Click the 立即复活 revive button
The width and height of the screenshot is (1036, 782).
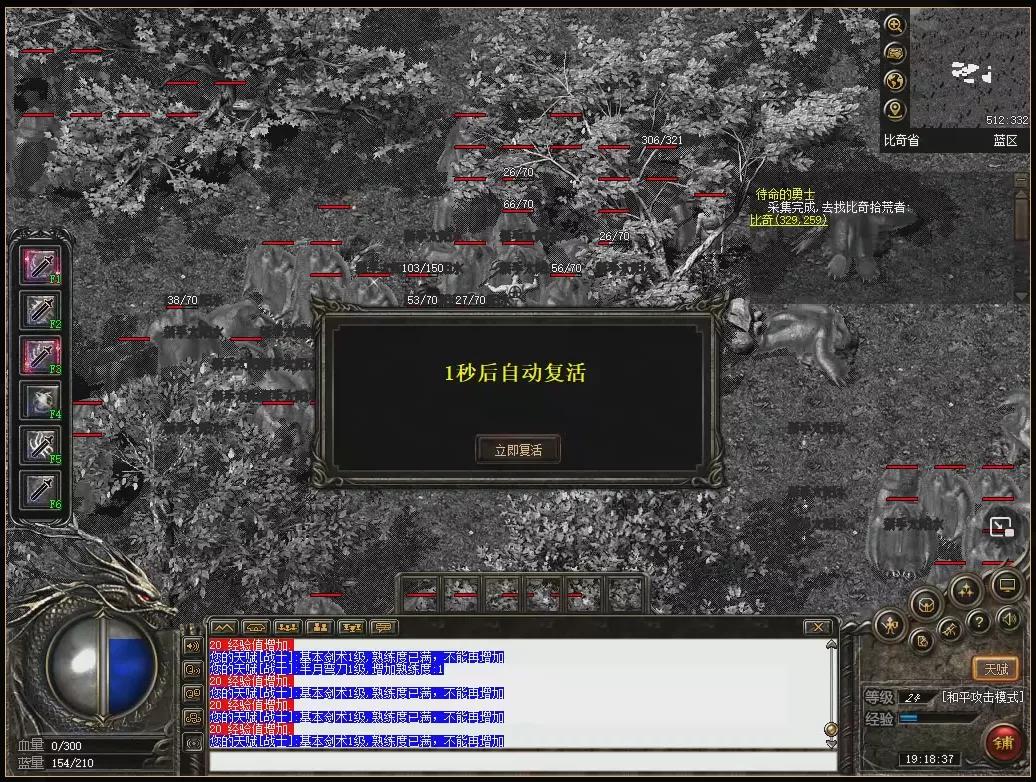tap(517, 449)
